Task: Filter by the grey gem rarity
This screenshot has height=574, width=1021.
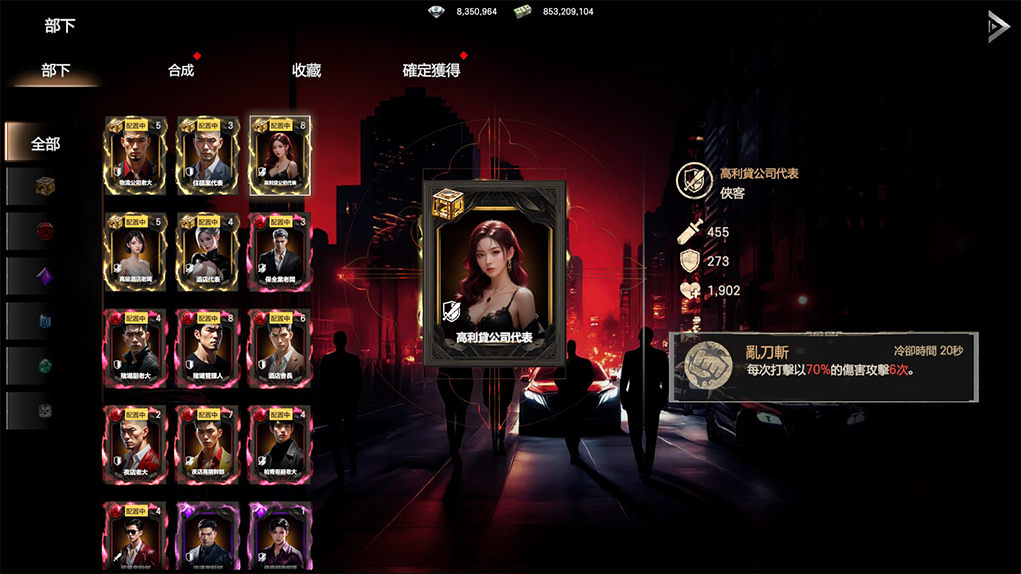Action: pyautogui.click(x=45, y=410)
